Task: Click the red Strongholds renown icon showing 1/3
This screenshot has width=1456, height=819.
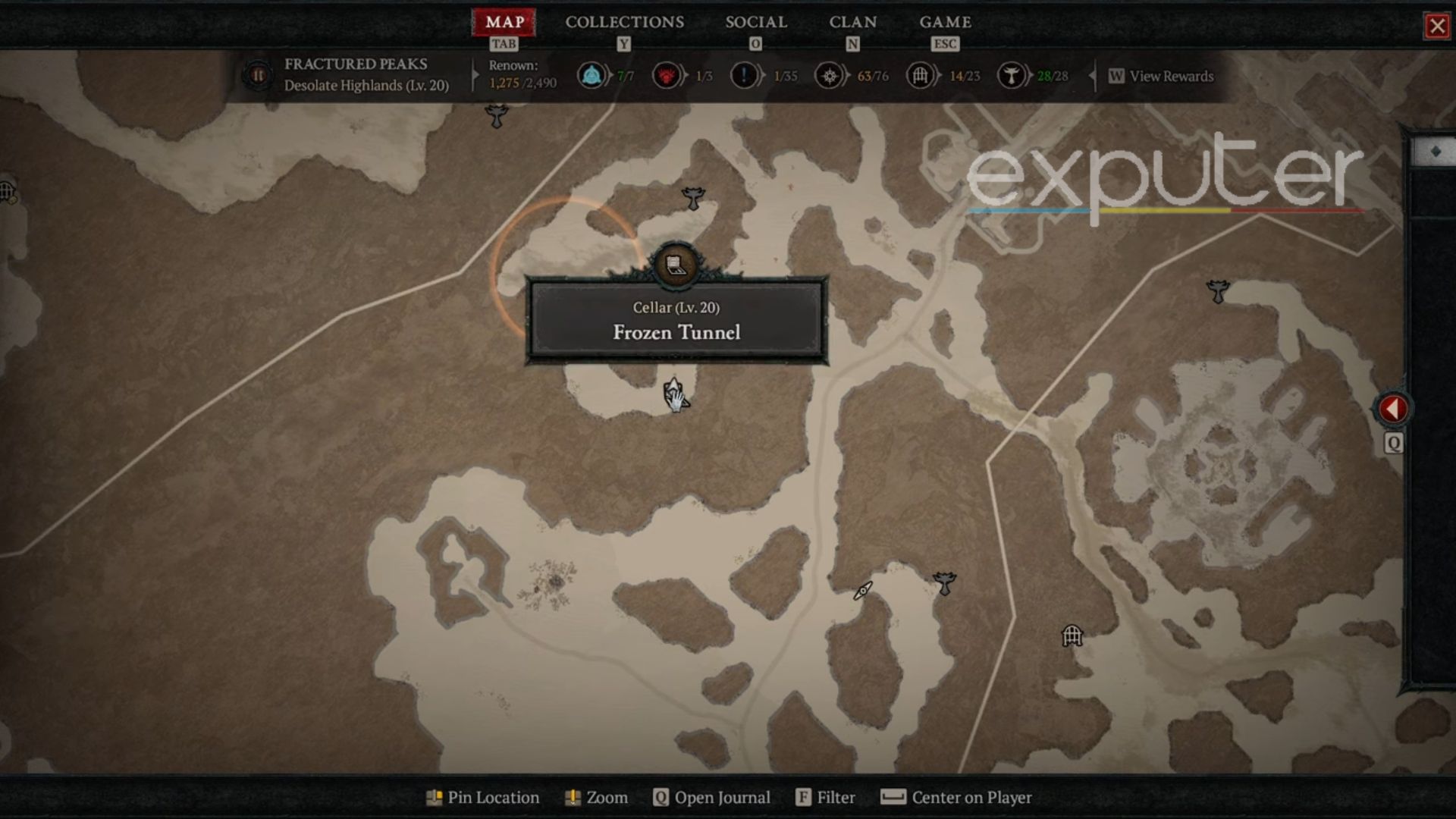Action: (x=667, y=76)
